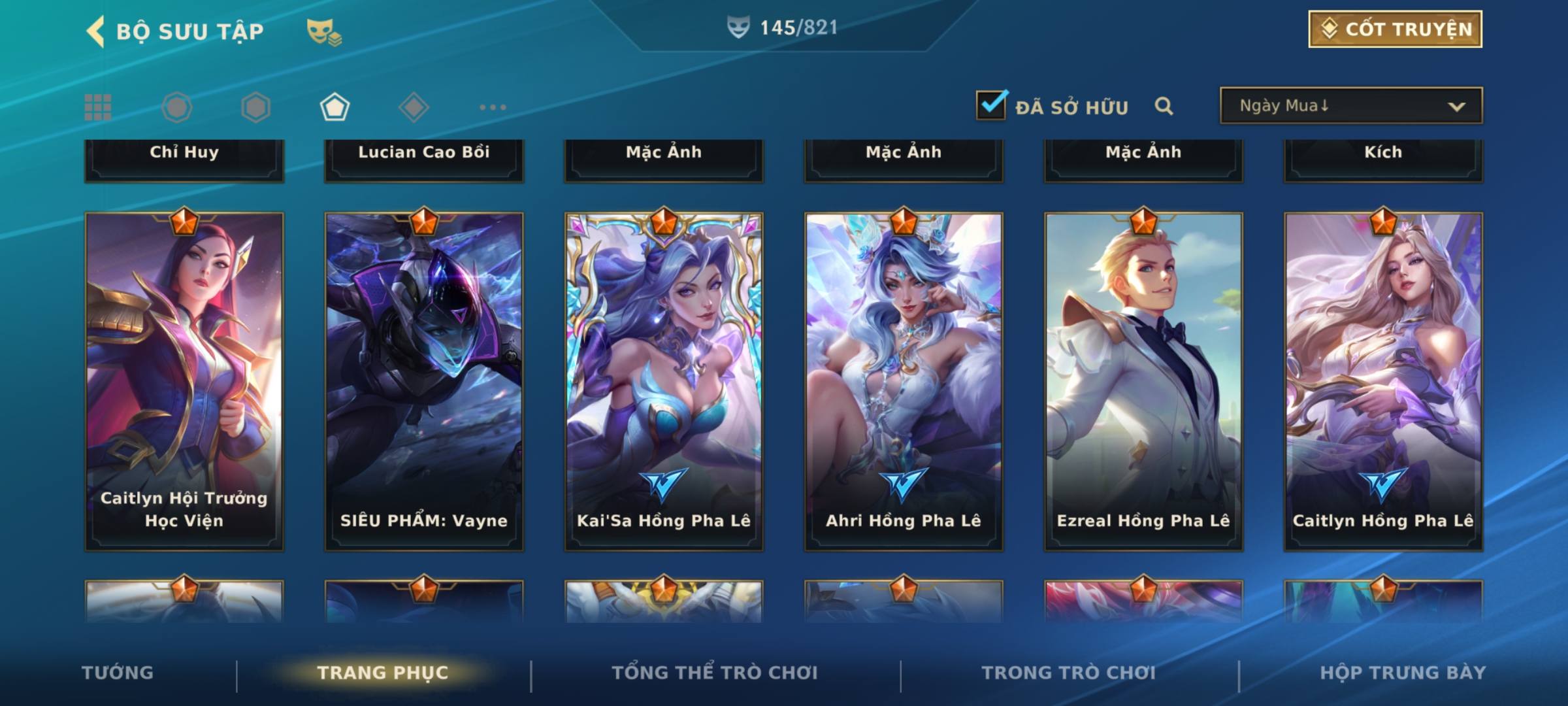1568x706 pixels.
Task: Open the Cốt Truyện button
Action: point(1395,29)
